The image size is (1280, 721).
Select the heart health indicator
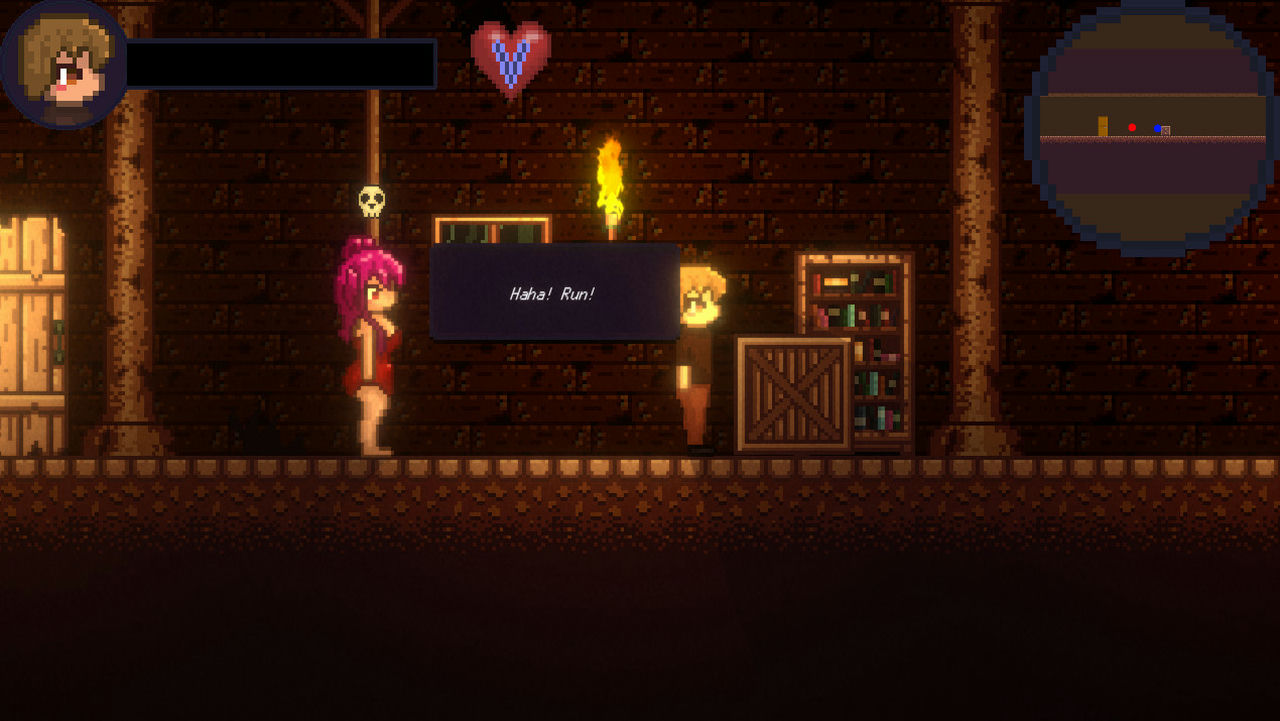click(x=510, y=58)
